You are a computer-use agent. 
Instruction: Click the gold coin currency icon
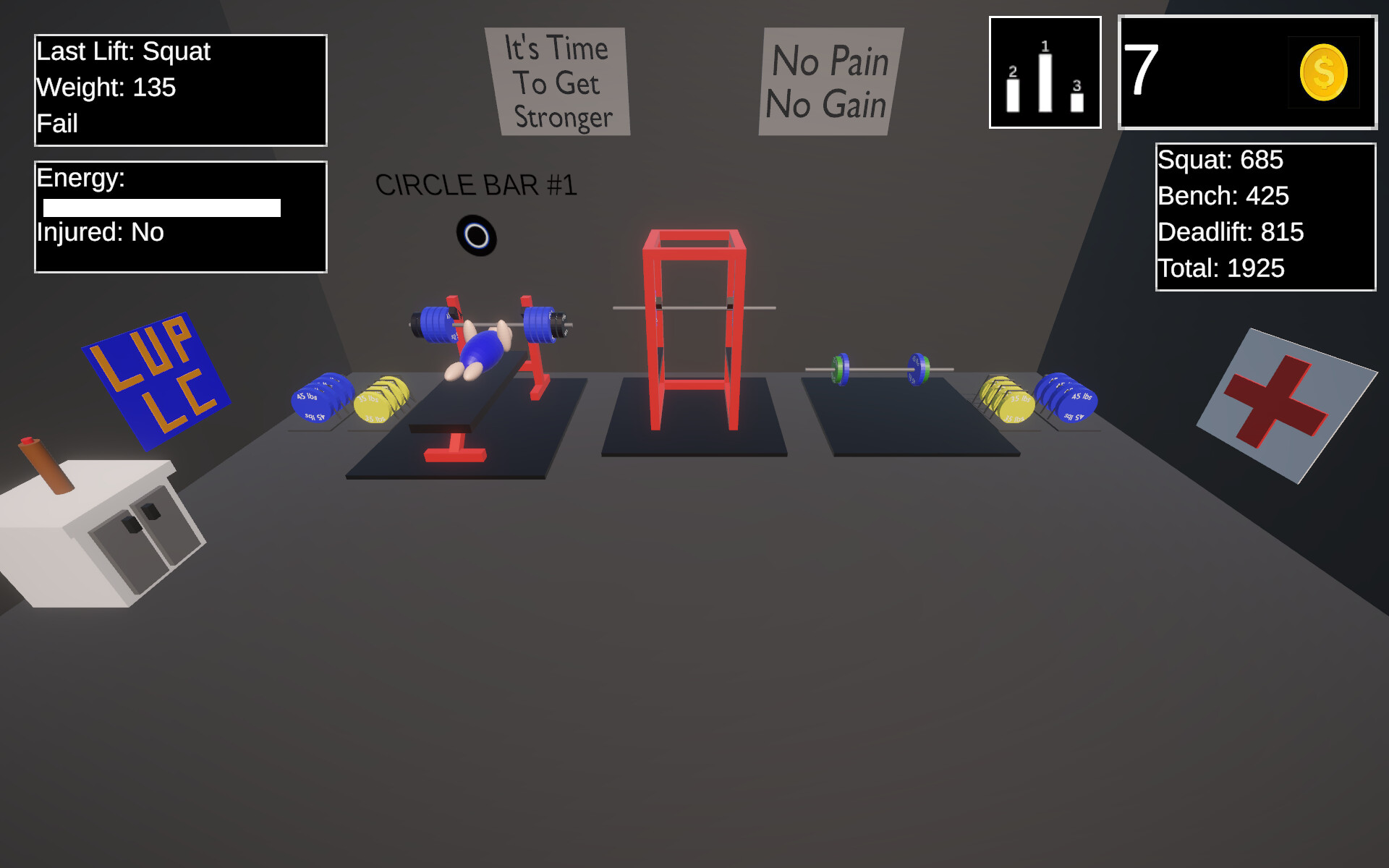coord(1323,72)
